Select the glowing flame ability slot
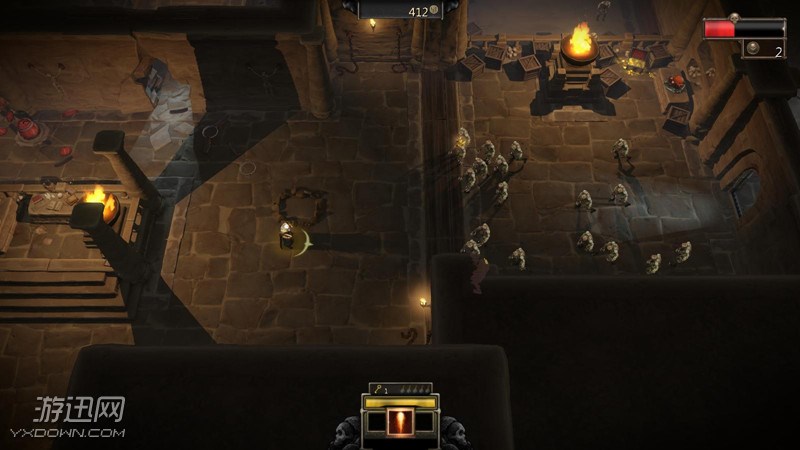This screenshot has width=800, height=450. [x=400, y=422]
